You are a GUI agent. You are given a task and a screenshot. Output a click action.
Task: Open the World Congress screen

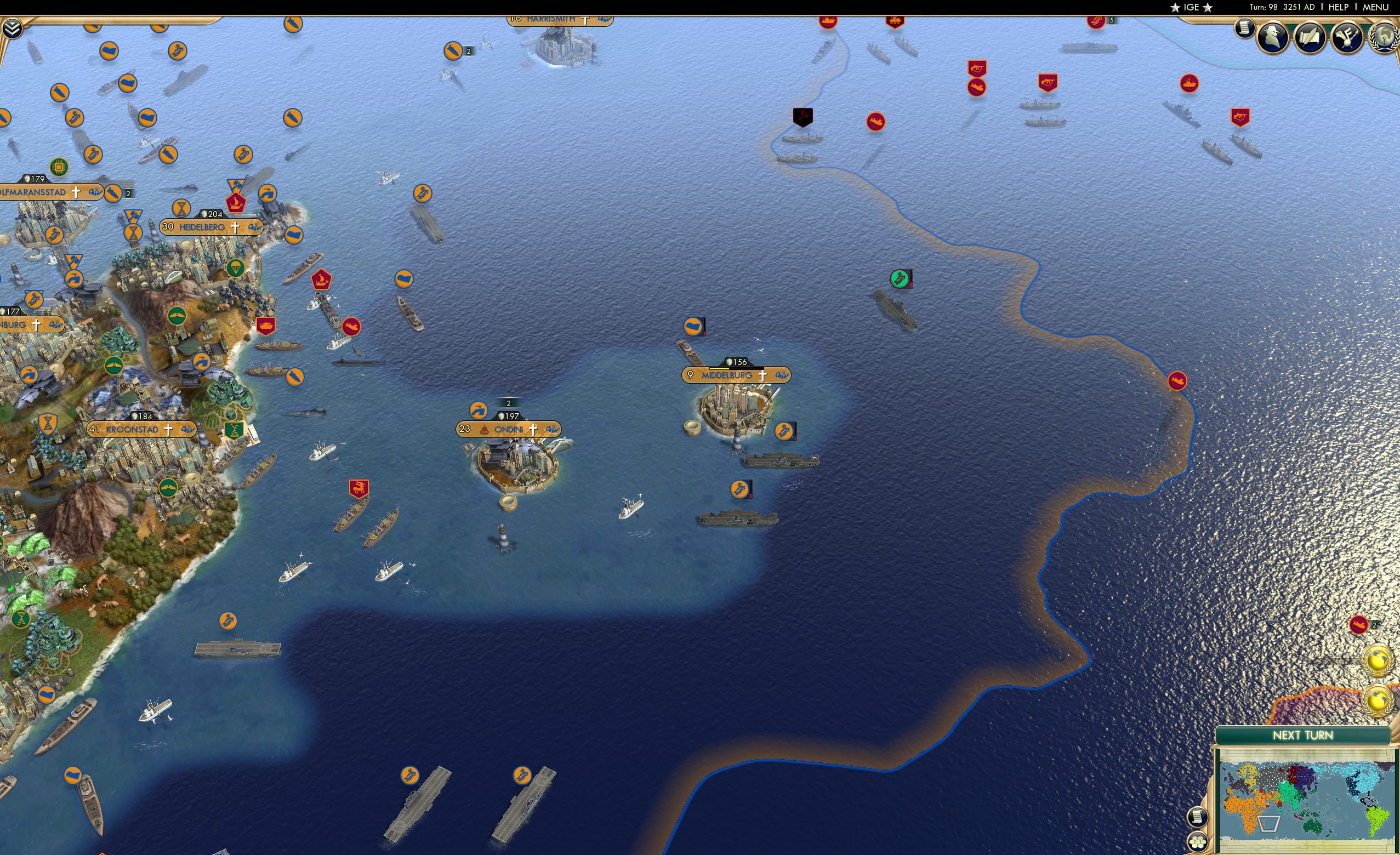click(x=1385, y=37)
